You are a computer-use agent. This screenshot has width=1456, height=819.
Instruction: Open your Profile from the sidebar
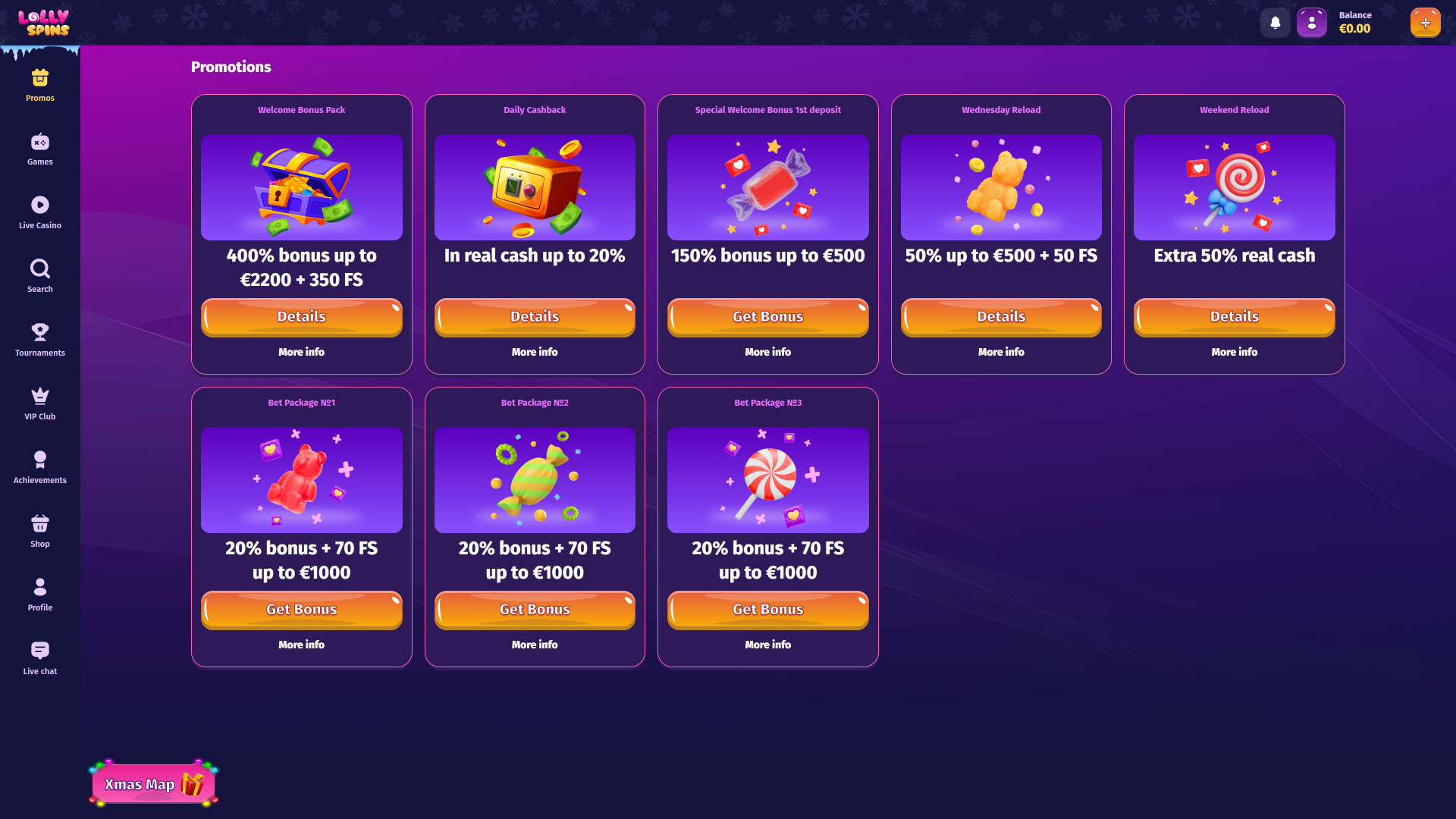click(39, 595)
